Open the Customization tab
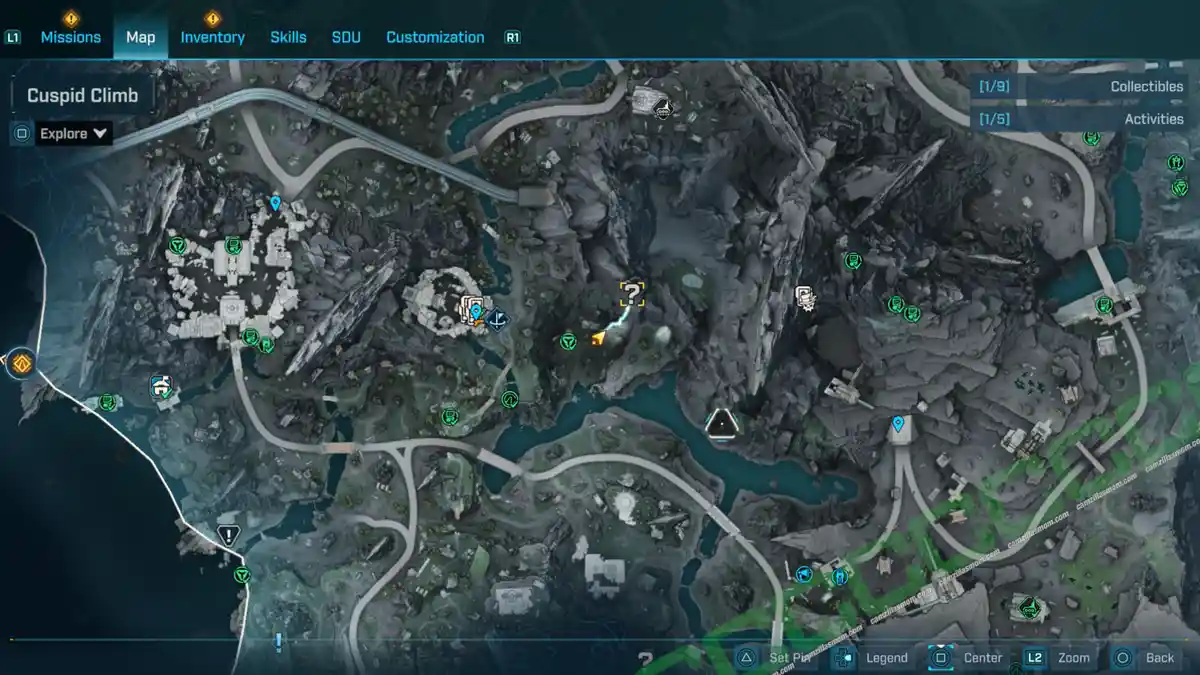The width and height of the screenshot is (1200, 675). click(435, 37)
